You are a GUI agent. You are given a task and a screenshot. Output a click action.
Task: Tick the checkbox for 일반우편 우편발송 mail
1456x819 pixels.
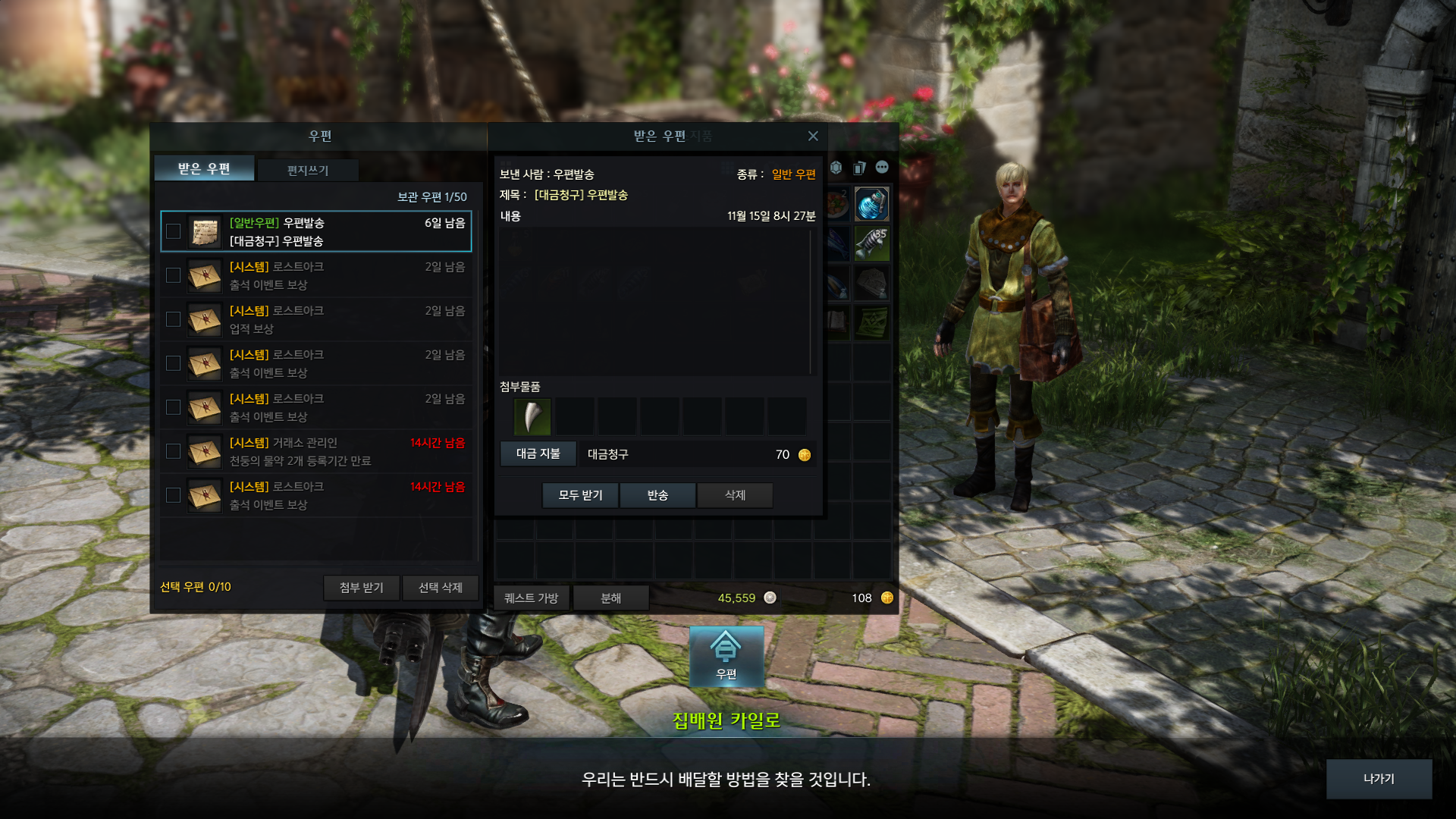(173, 231)
